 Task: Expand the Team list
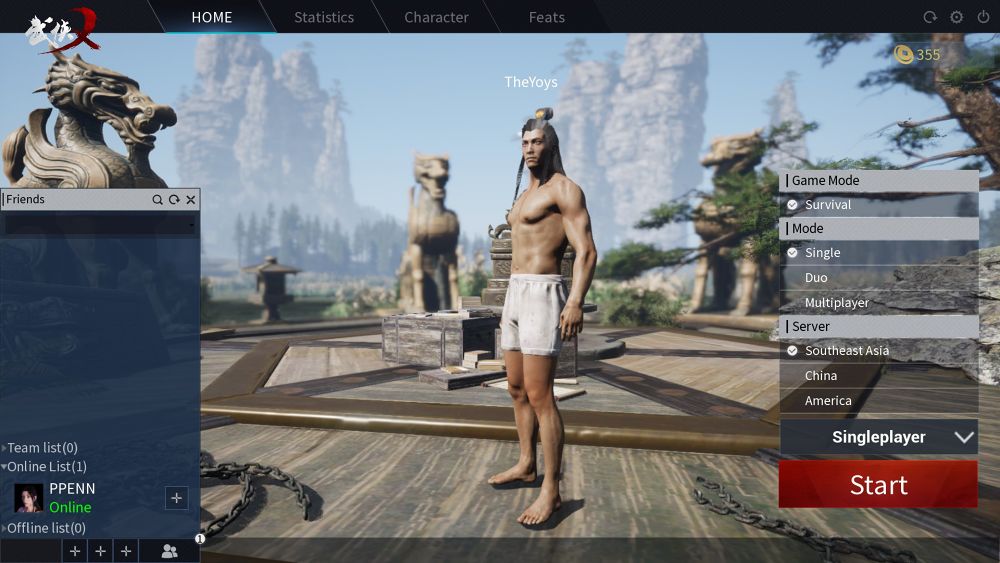42,448
